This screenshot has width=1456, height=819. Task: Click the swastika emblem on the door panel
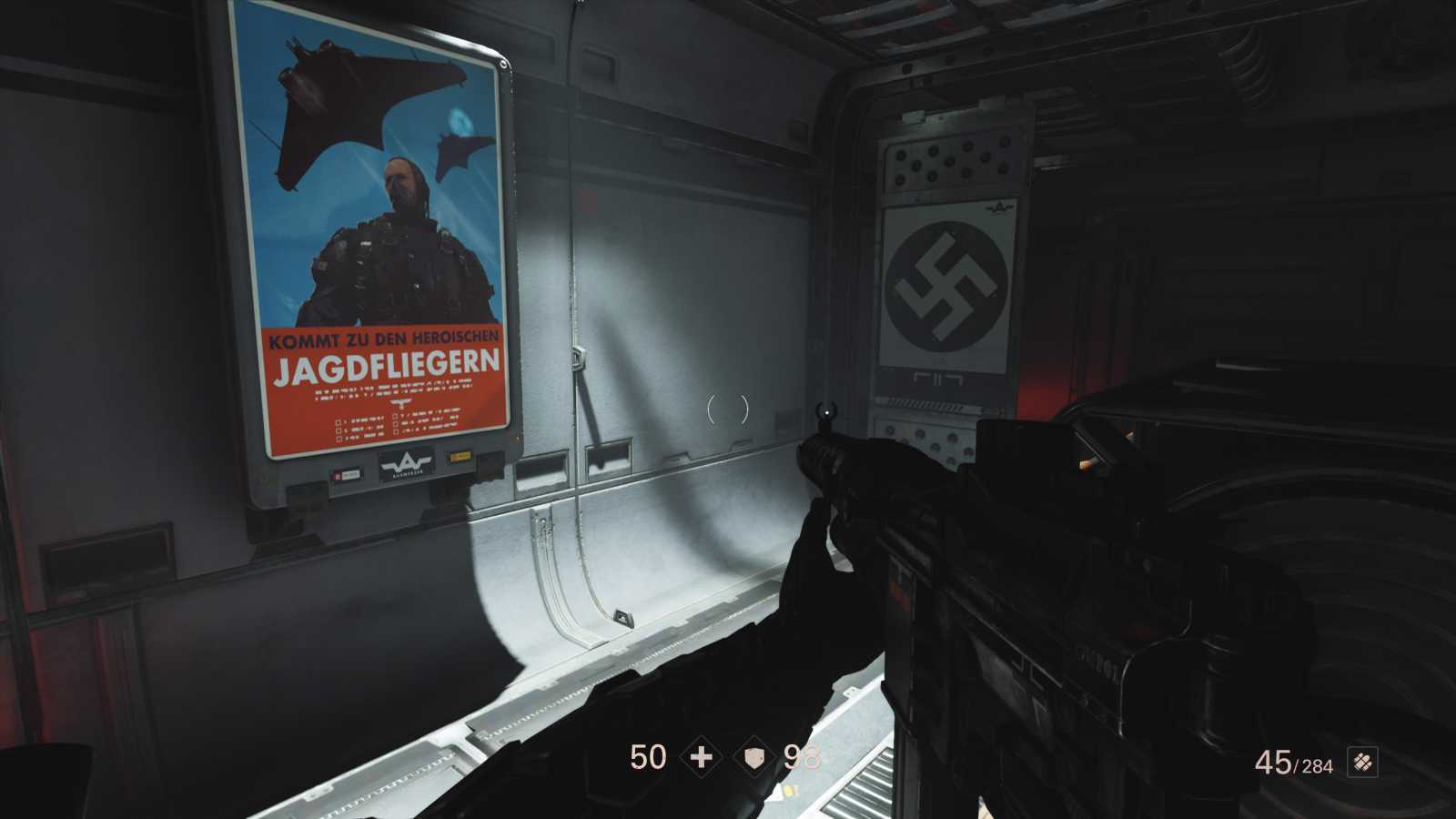point(945,279)
